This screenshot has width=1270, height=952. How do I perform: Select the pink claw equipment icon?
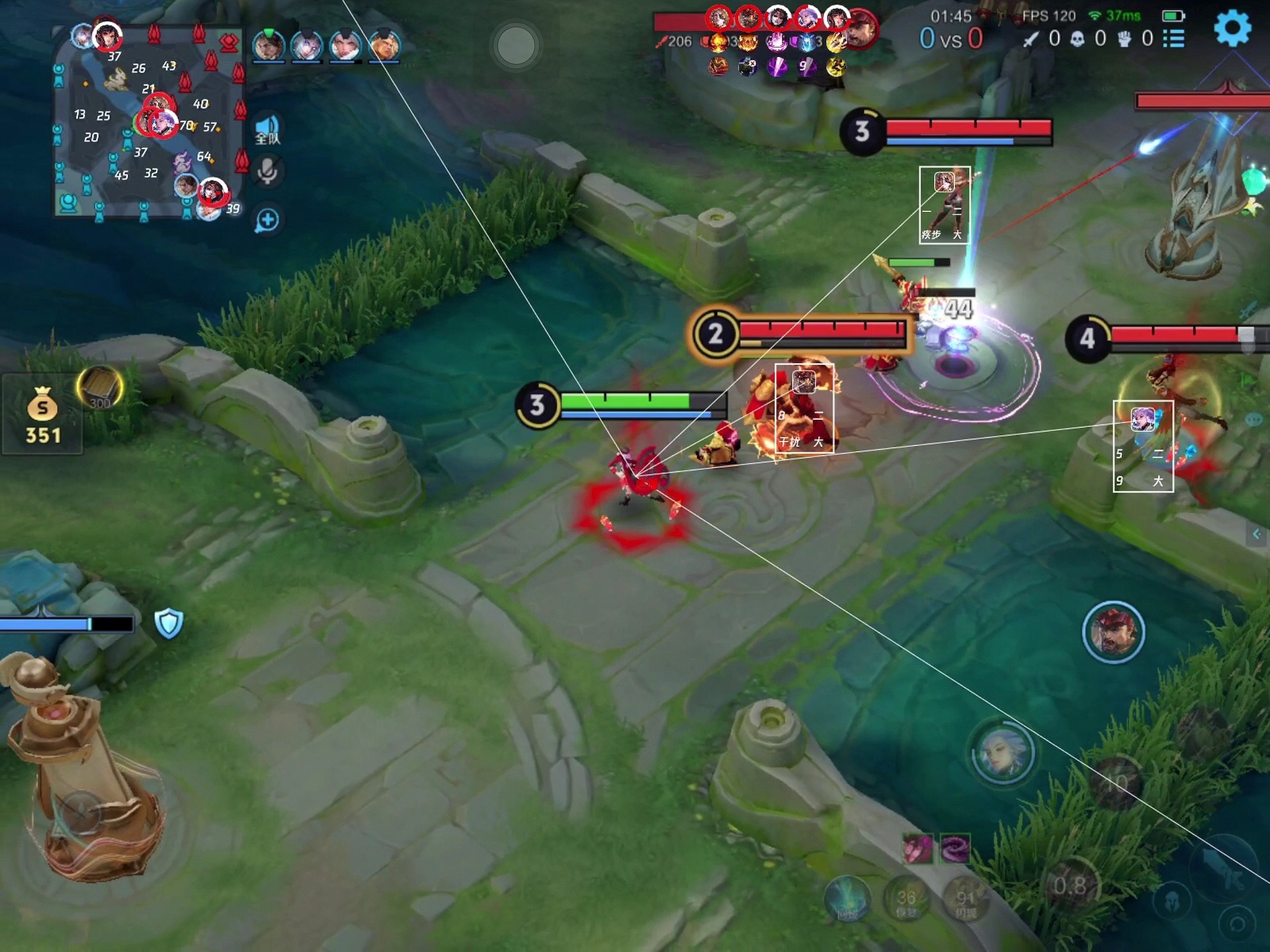[918, 849]
